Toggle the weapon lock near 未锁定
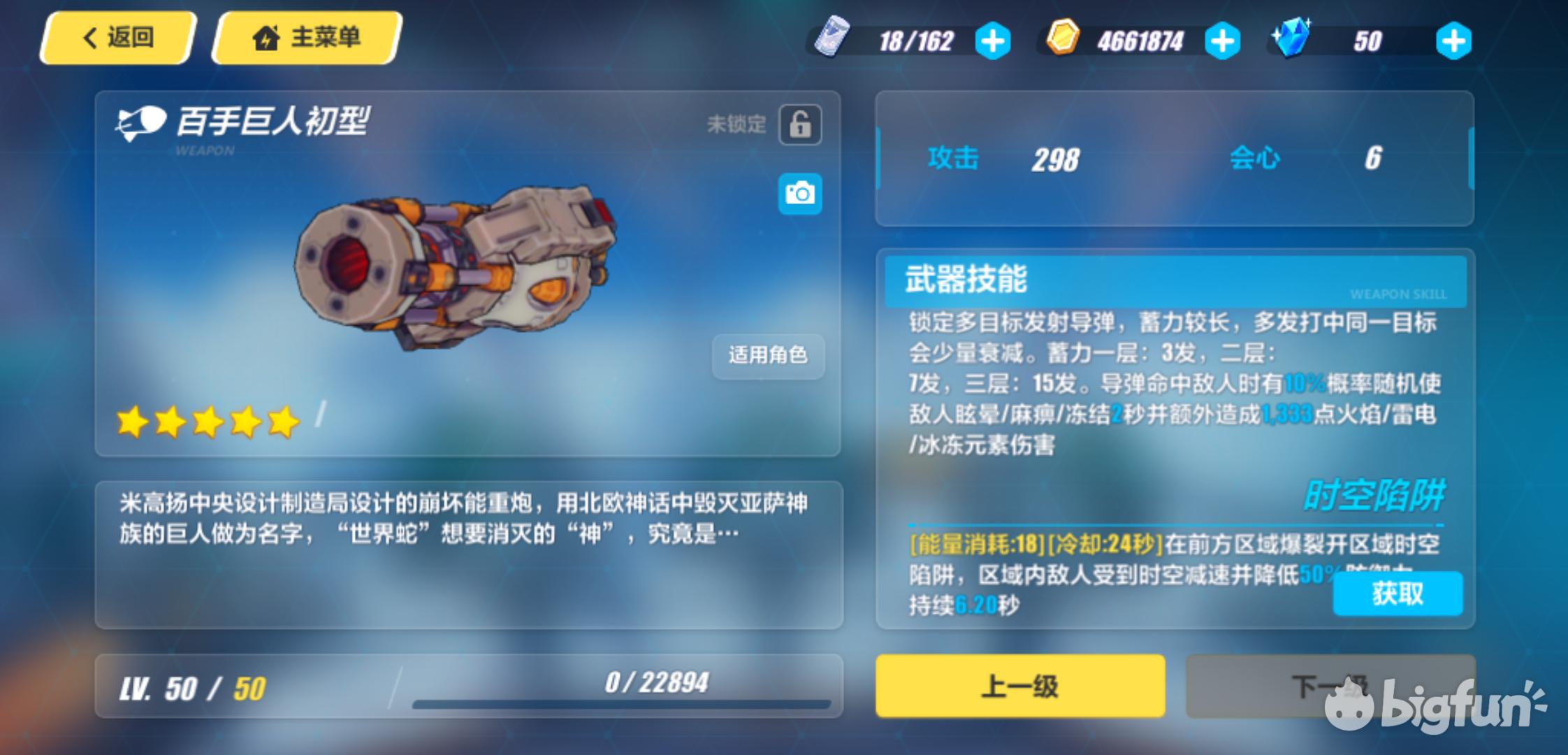This screenshot has height=755, width=1568. 799,124
